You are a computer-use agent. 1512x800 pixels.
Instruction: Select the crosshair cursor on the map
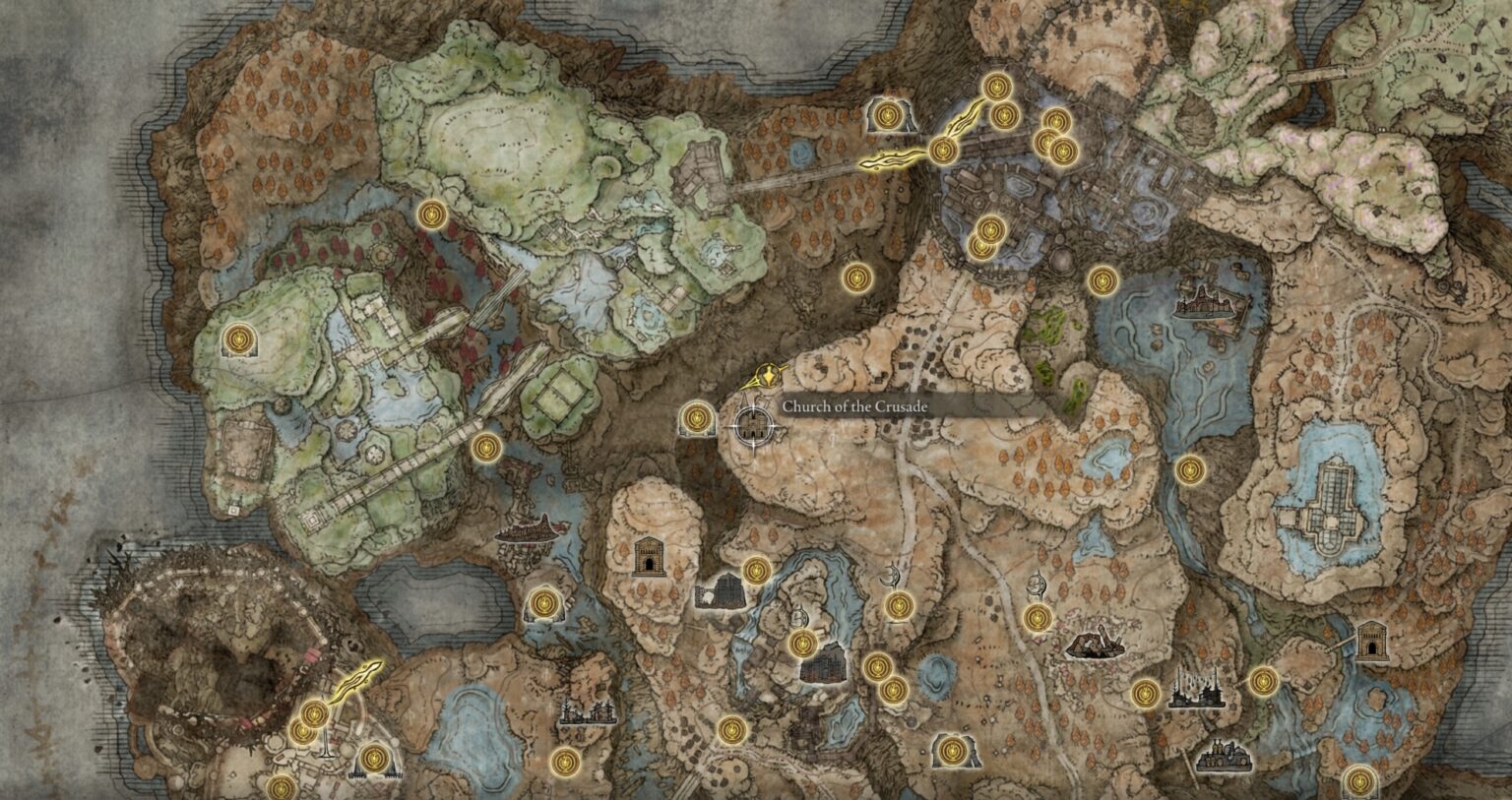pos(753,425)
